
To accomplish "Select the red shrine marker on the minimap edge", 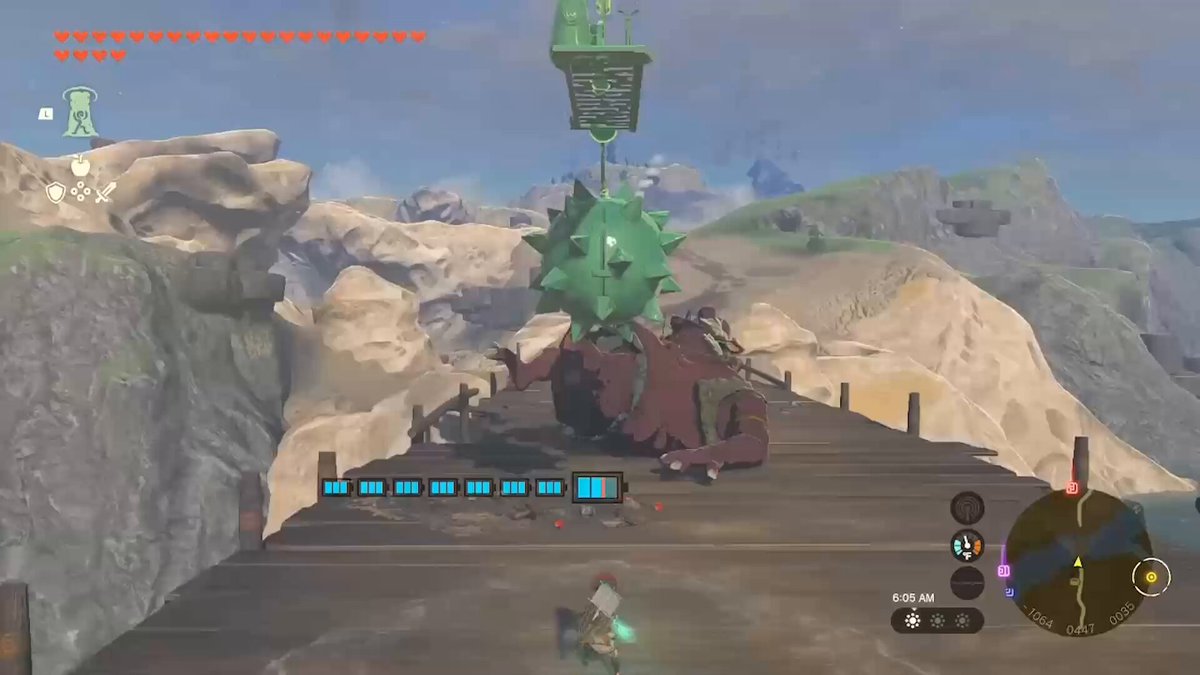I will 1072,488.
